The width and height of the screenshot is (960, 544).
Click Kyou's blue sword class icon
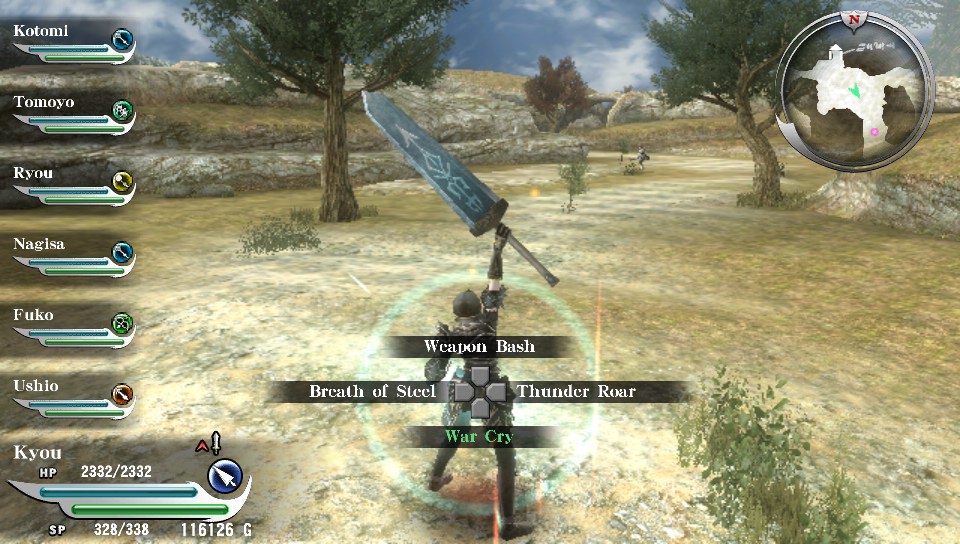tap(226, 476)
